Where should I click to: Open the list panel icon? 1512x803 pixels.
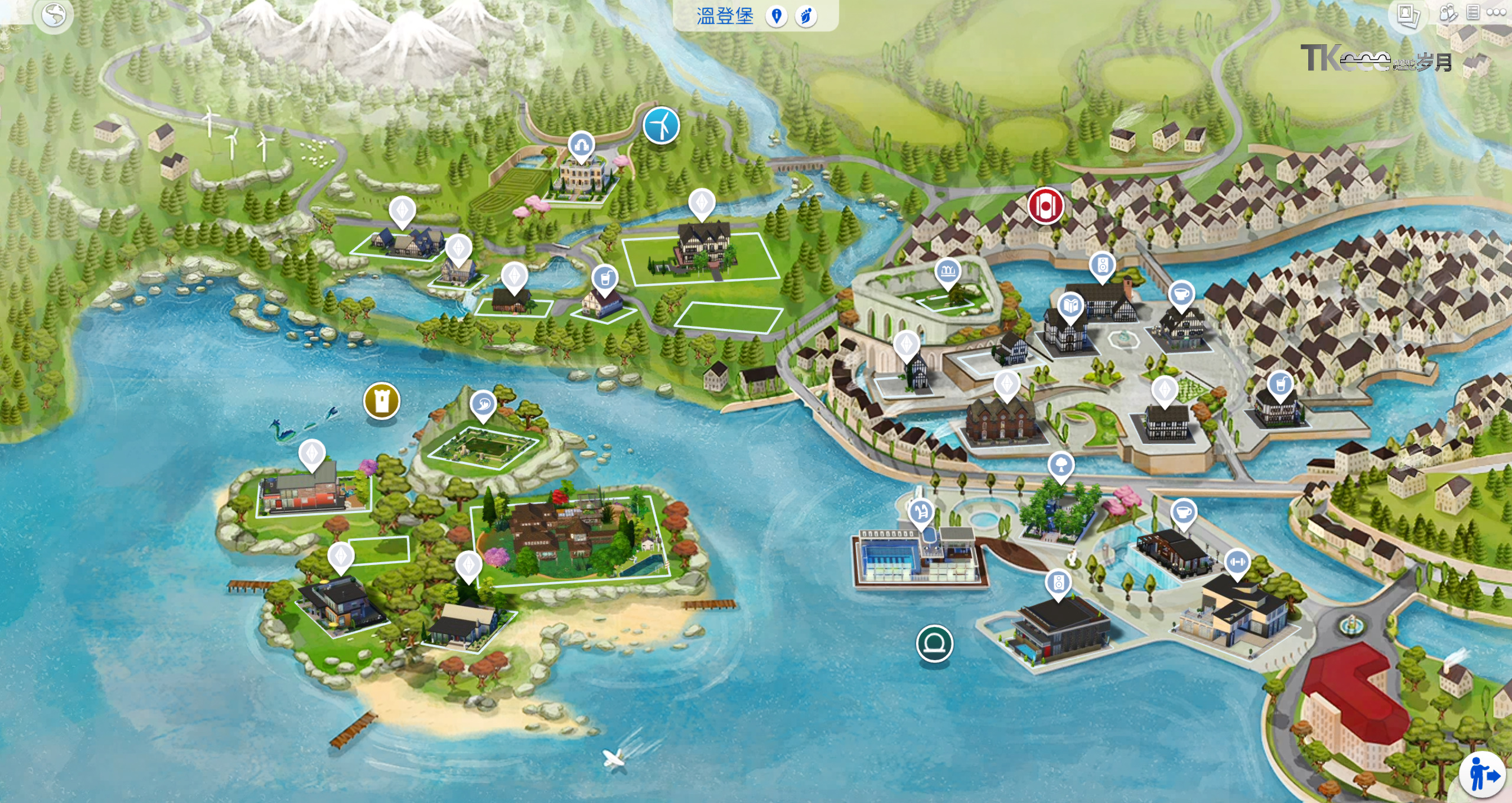(1473, 12)
